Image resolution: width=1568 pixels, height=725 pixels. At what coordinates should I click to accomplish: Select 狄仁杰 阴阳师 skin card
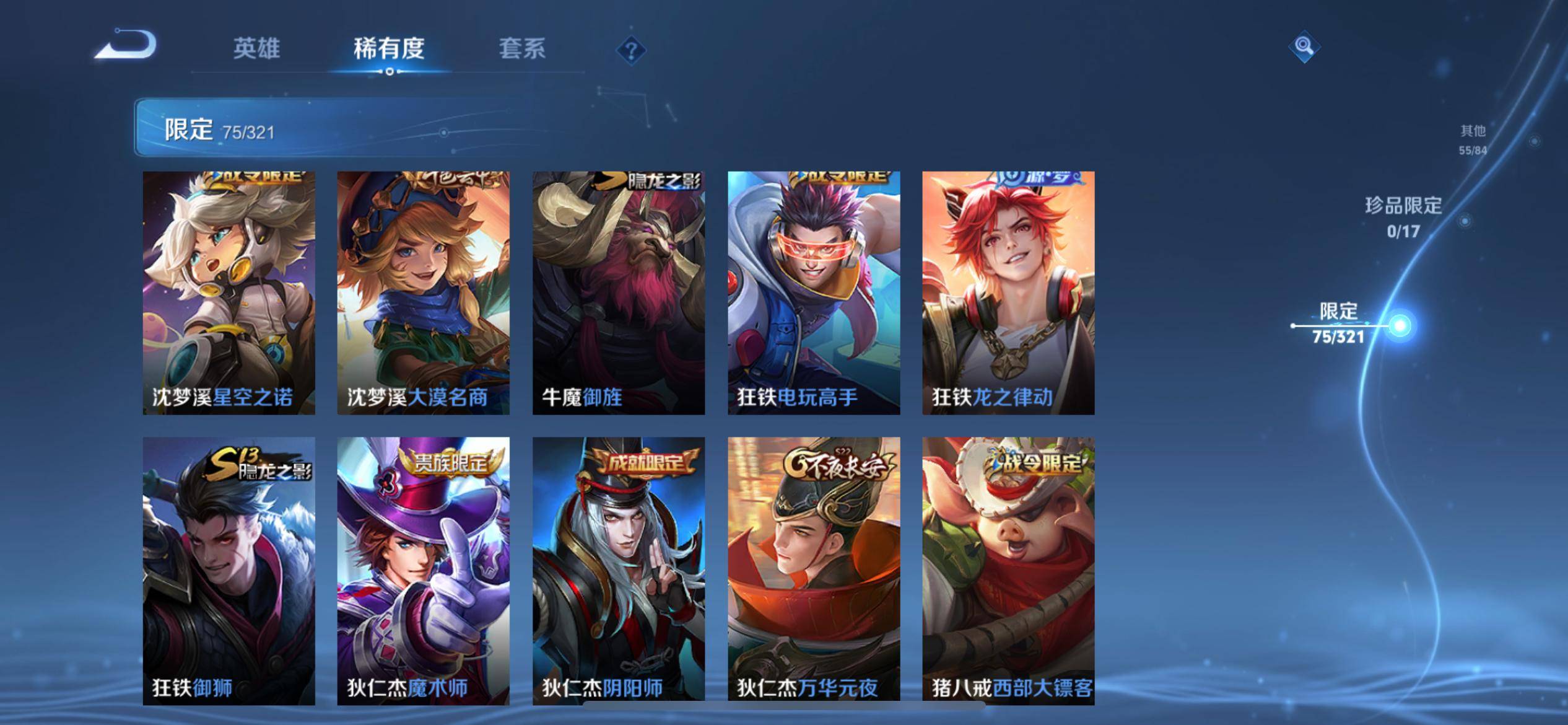pyautogui.click(x=618, y=570)
